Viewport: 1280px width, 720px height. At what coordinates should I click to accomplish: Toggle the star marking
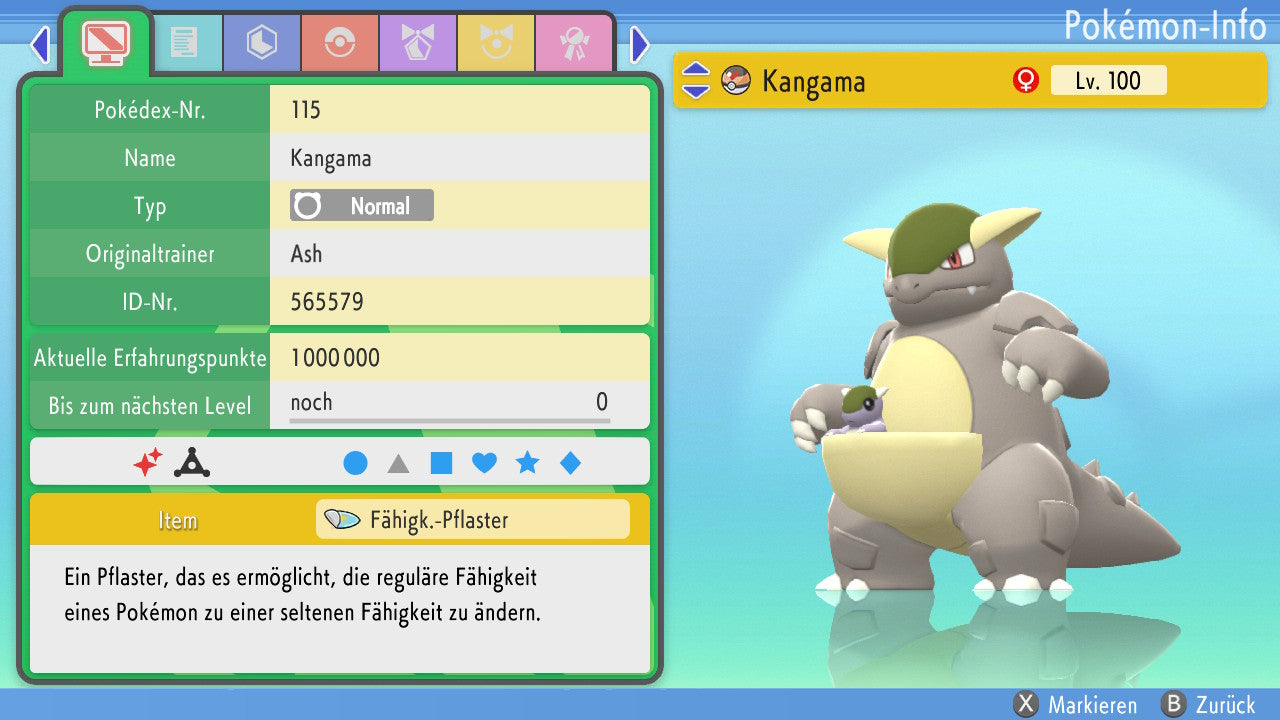[527, 463]
